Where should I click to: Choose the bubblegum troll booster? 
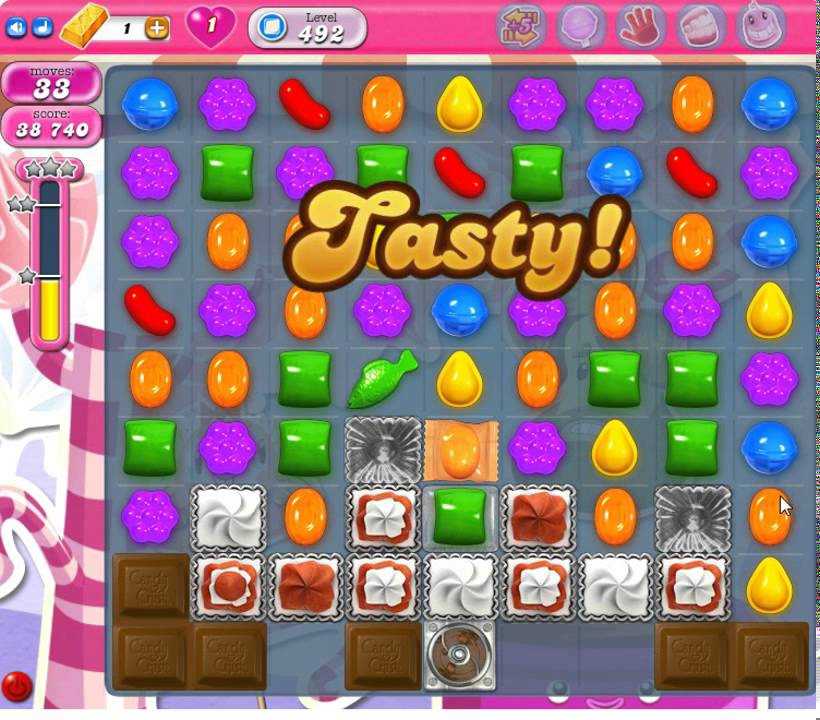761,27
